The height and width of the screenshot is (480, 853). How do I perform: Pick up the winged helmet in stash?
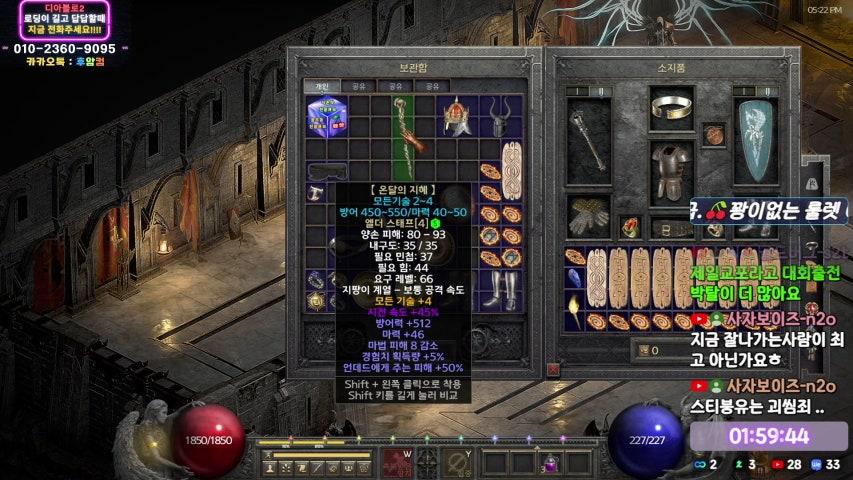click(457, 116)
